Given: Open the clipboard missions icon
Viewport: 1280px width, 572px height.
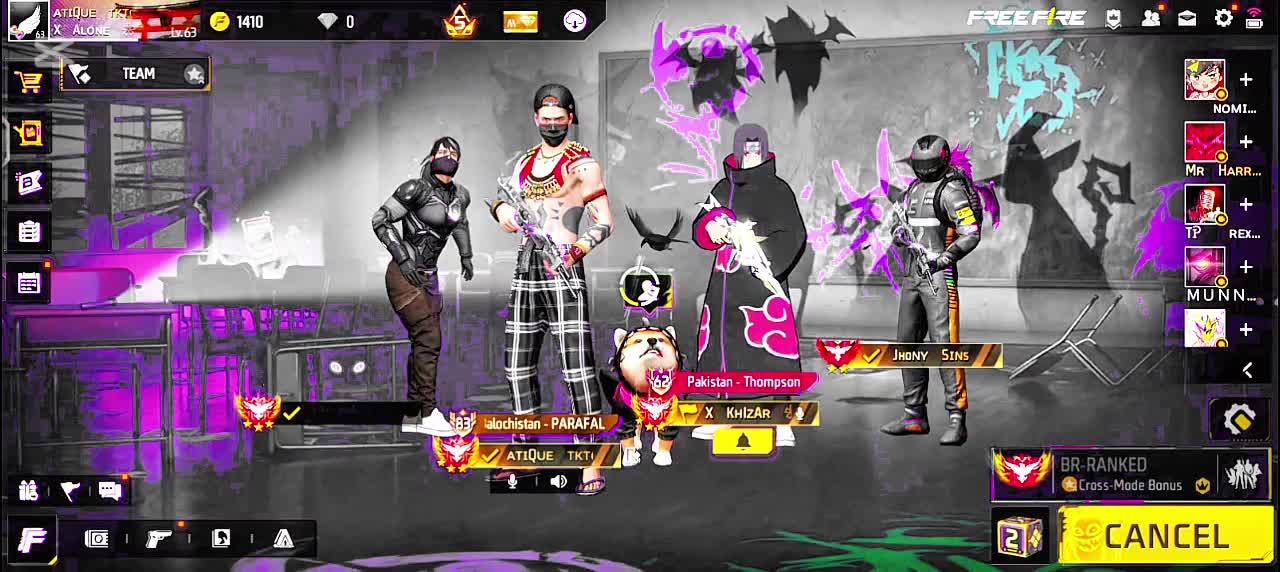Looking at the screenshot, I should (28, 232).
